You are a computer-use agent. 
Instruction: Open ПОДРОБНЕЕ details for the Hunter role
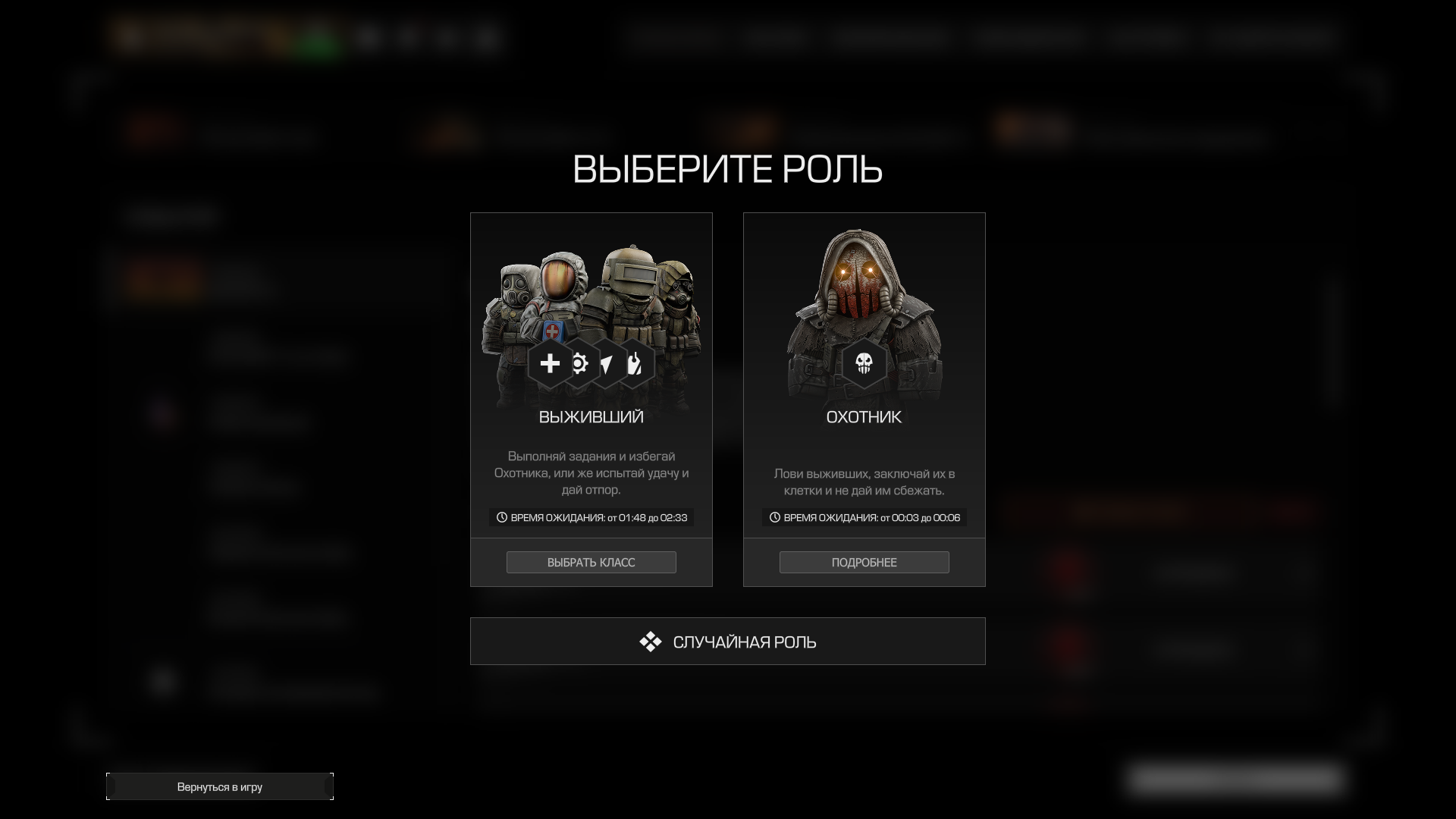pos(864,562)
